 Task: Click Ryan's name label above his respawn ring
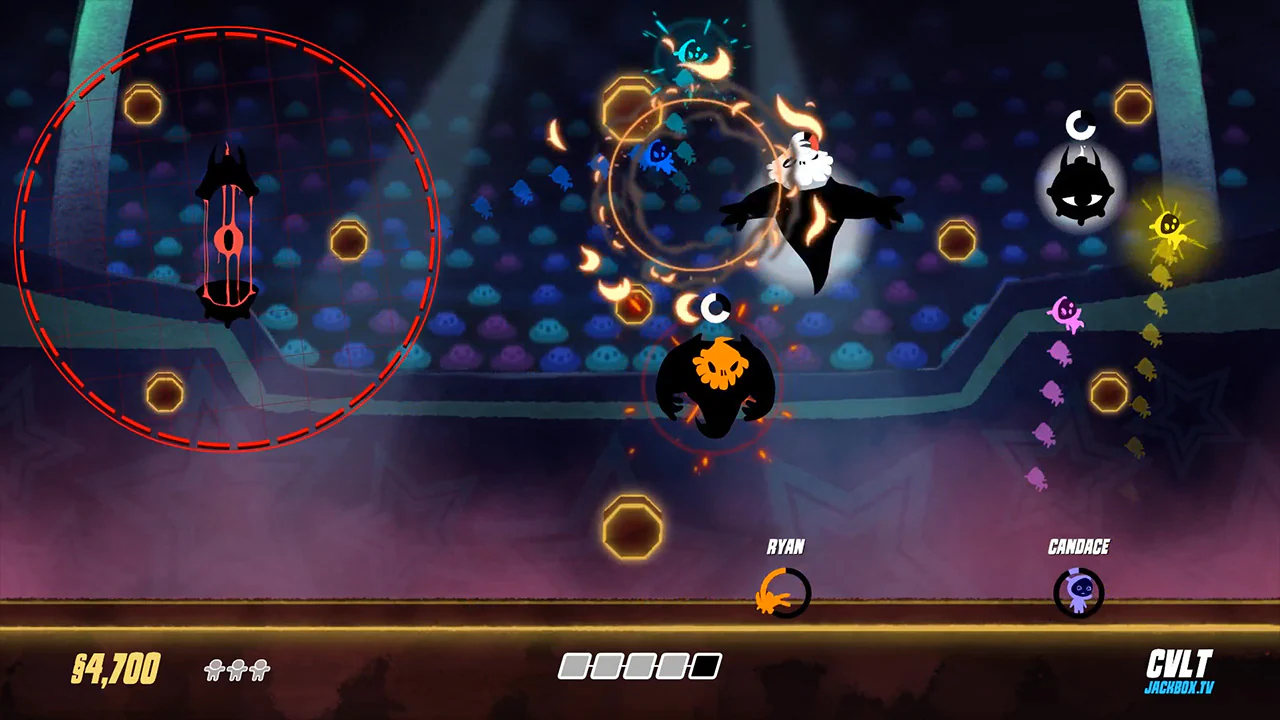point(786,547)
